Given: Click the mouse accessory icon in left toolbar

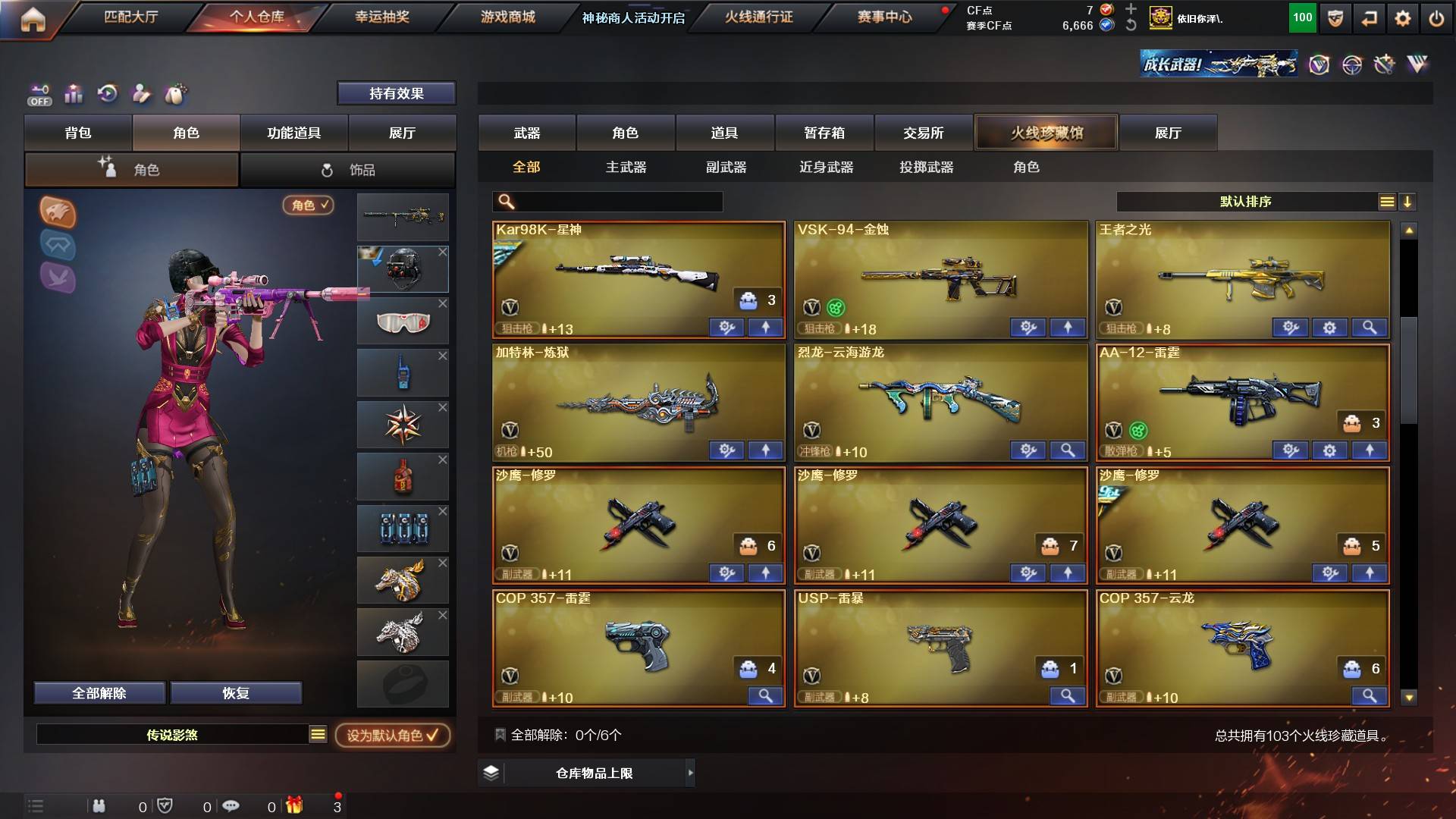Looking at the screenshot, I should (177, 94).
